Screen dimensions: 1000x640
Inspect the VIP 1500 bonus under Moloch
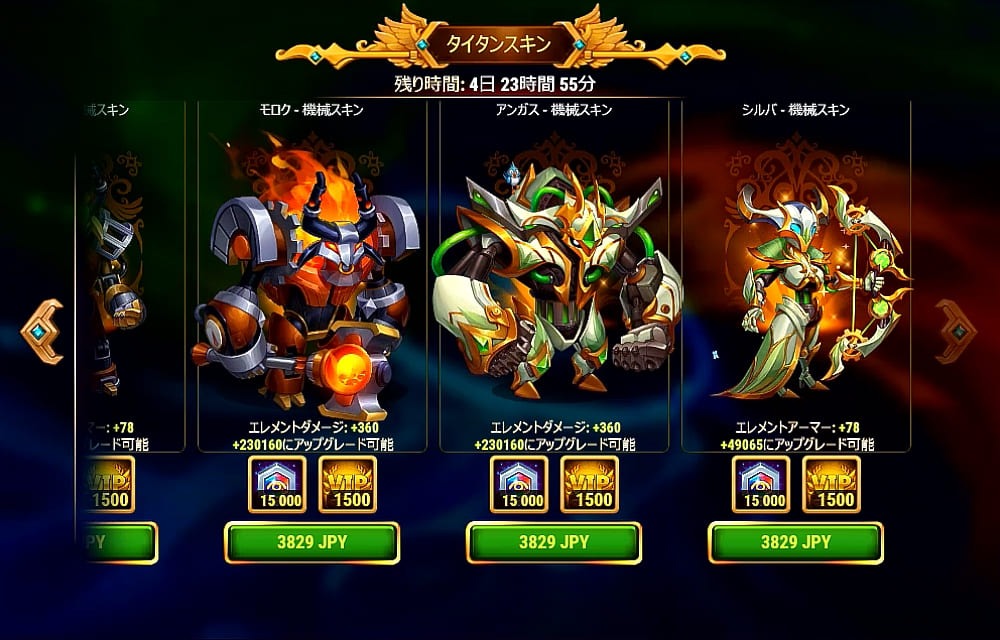pyautogui.click(x=347, y=484)
